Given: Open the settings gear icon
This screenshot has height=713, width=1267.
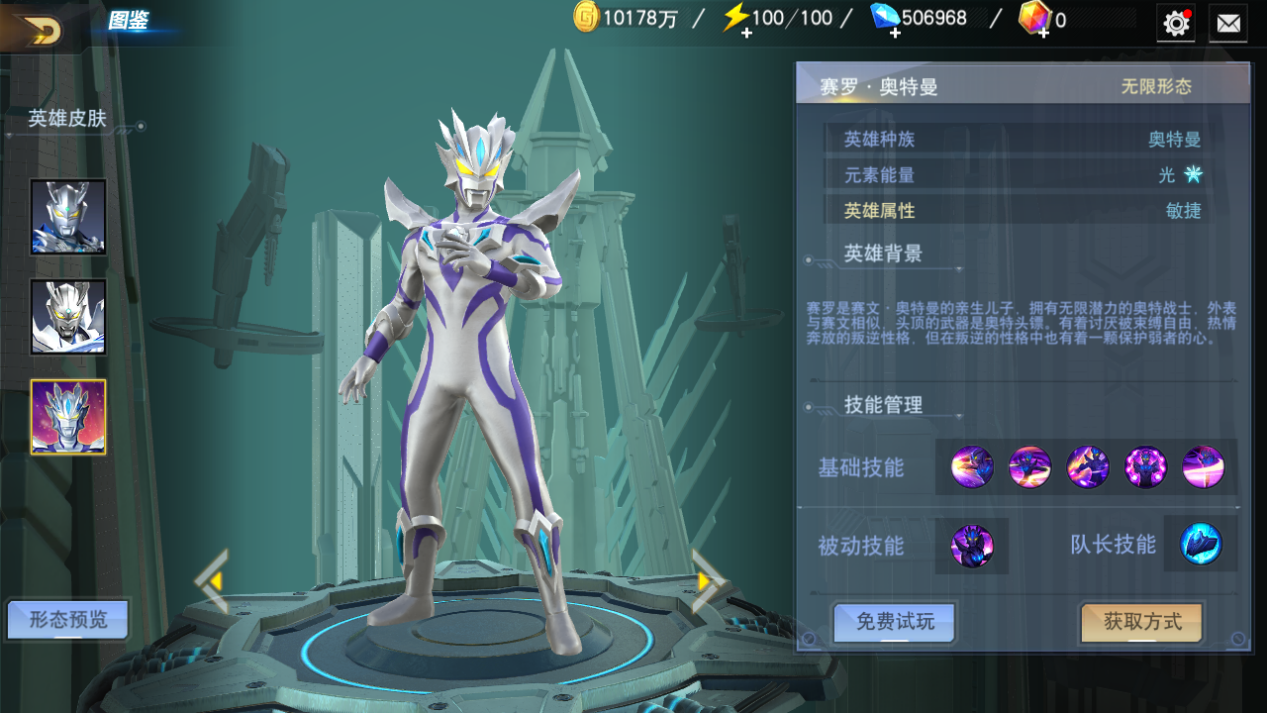Looking at the screenshot, I should tap(1176, 23).
